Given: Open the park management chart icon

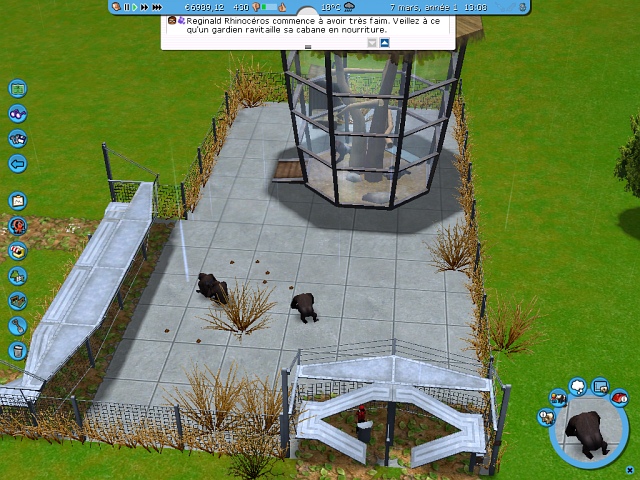Looking at the screenshot, I should 17,89.
